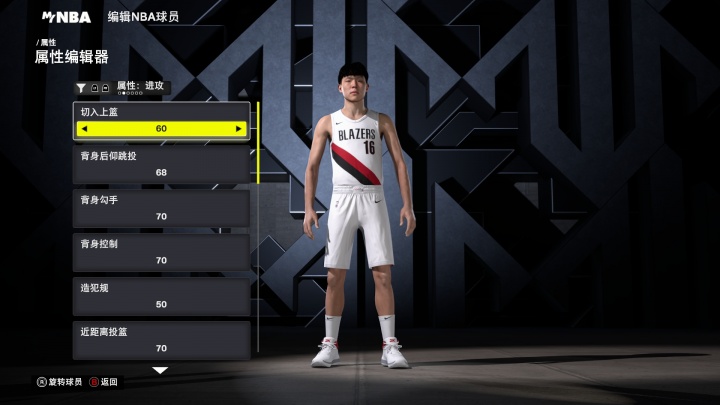
Task: Select the 切入上篮 attribute row
Action: [161, 112]
